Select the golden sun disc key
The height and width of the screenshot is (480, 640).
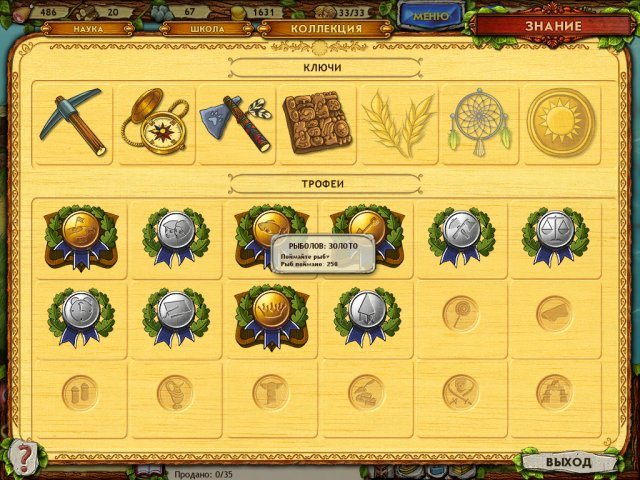(x=560, y=123)
